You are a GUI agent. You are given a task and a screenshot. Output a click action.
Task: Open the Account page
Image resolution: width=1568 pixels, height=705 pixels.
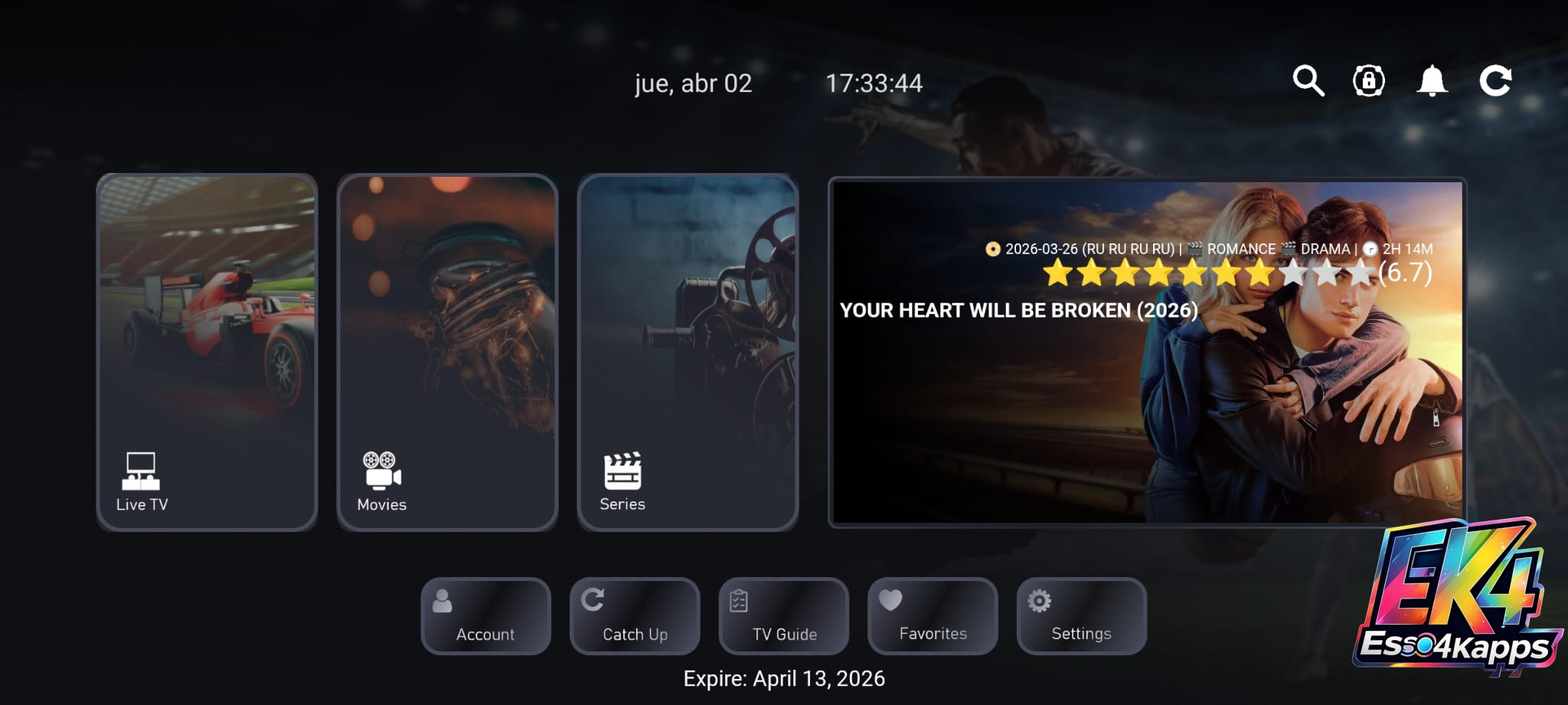(485, 616)
